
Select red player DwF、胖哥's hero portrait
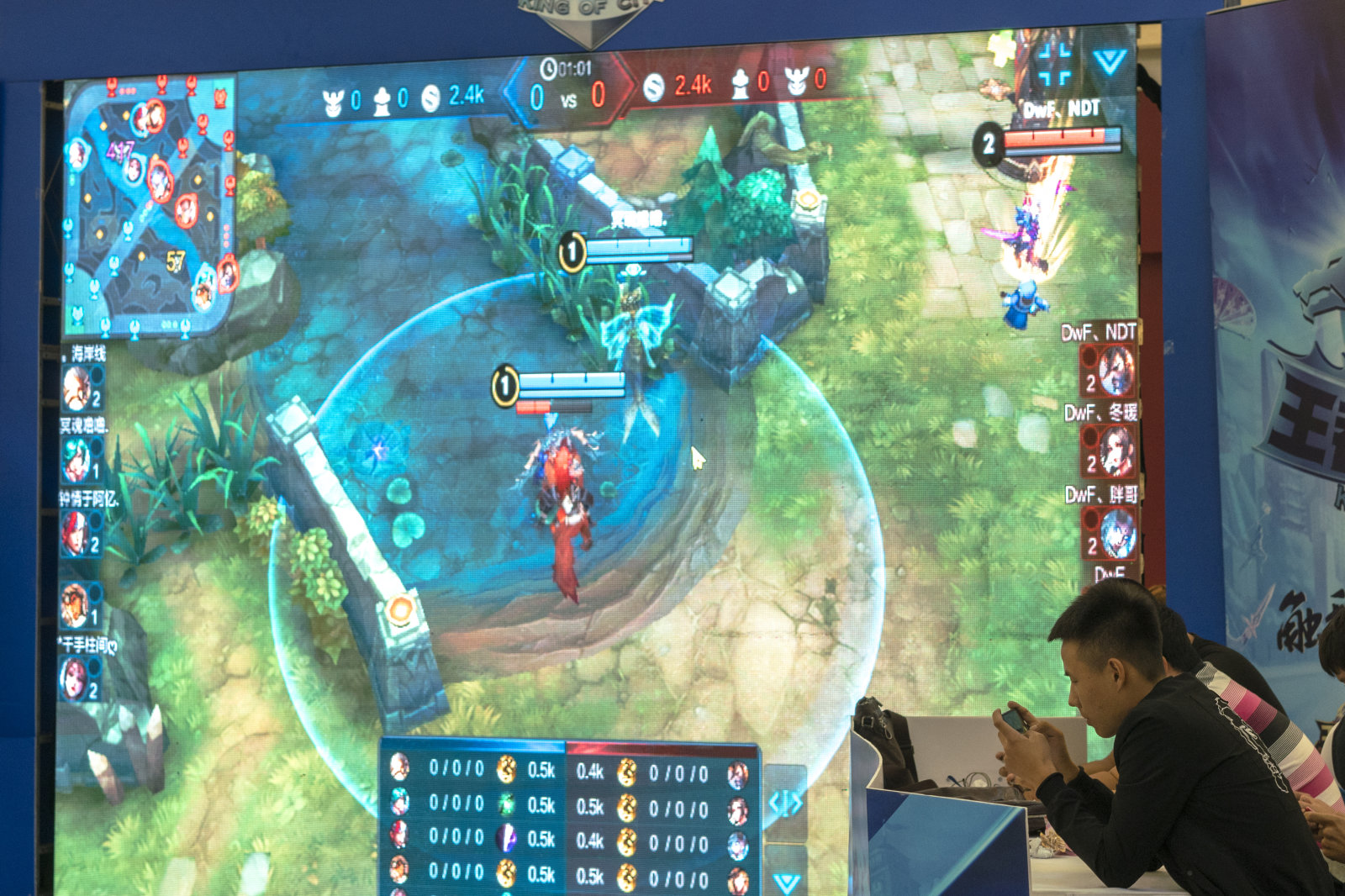[x=1116, y=534]
